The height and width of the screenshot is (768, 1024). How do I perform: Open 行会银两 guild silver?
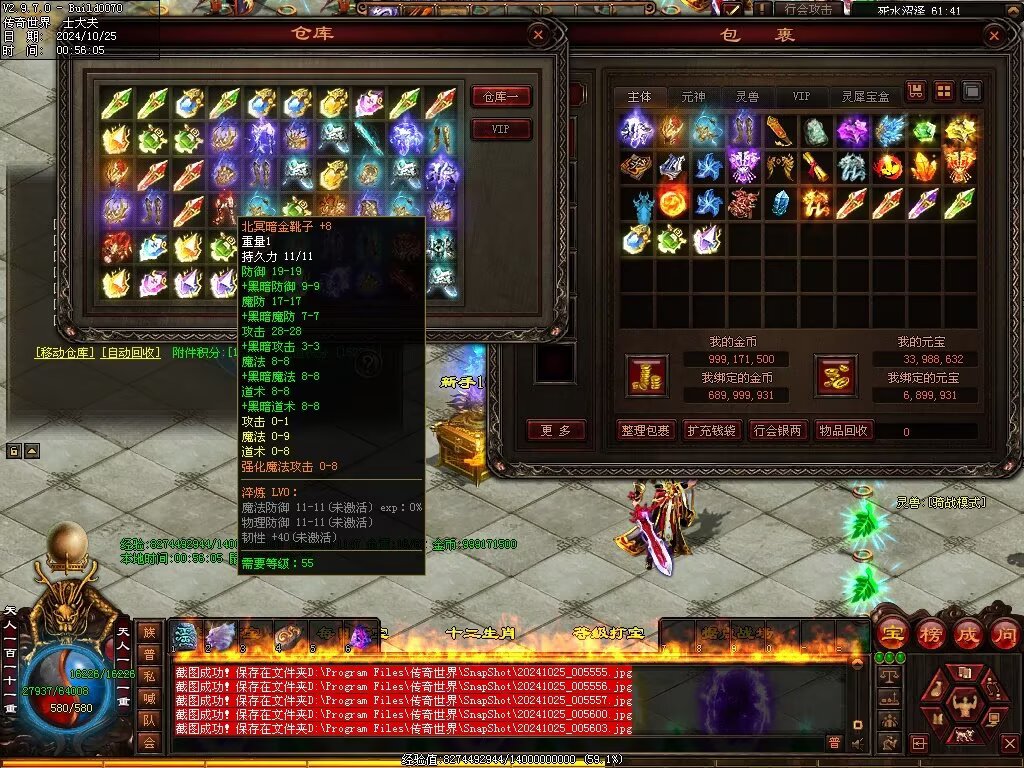pos(777,431)
